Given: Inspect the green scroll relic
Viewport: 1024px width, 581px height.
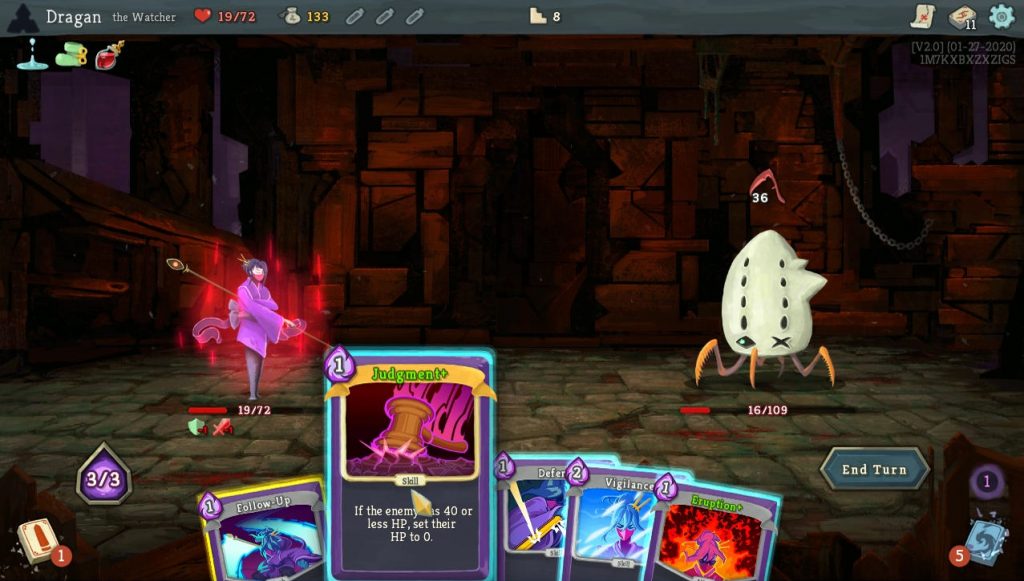Looking at the screenshot, I should coord(71,56).
